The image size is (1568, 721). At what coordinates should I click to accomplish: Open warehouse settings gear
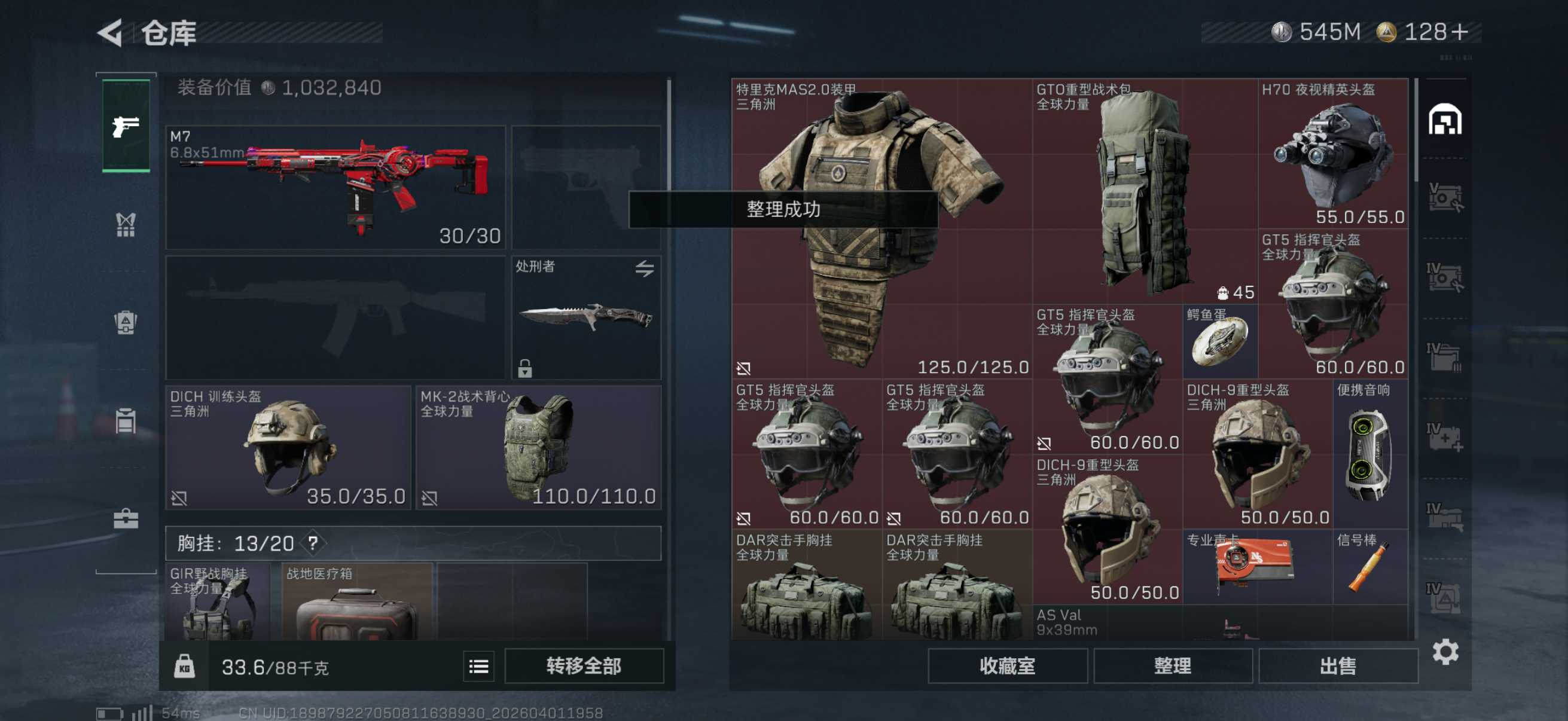coord(1445,652)
